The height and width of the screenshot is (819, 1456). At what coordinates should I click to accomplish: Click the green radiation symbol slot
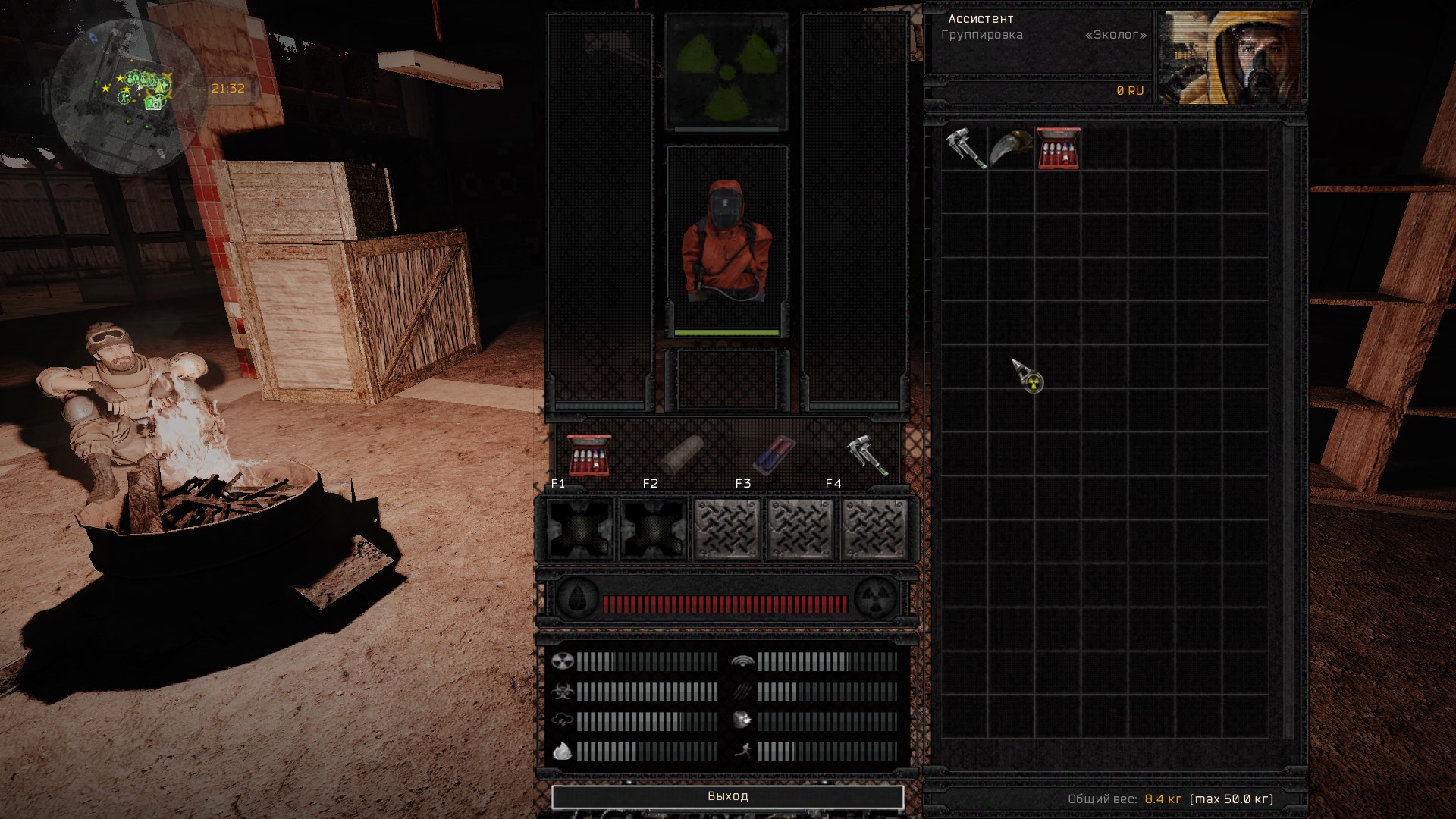[x=727, y=72]
